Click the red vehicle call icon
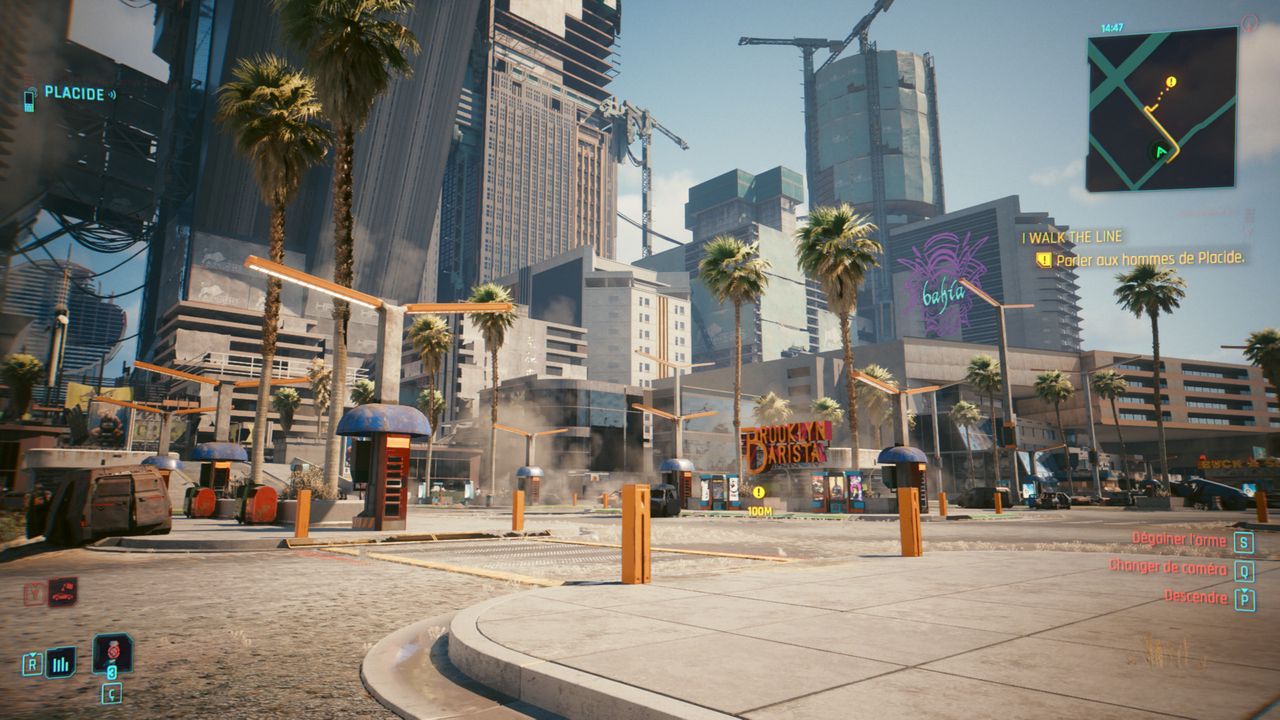1280x720 pixels. [62, 592]
